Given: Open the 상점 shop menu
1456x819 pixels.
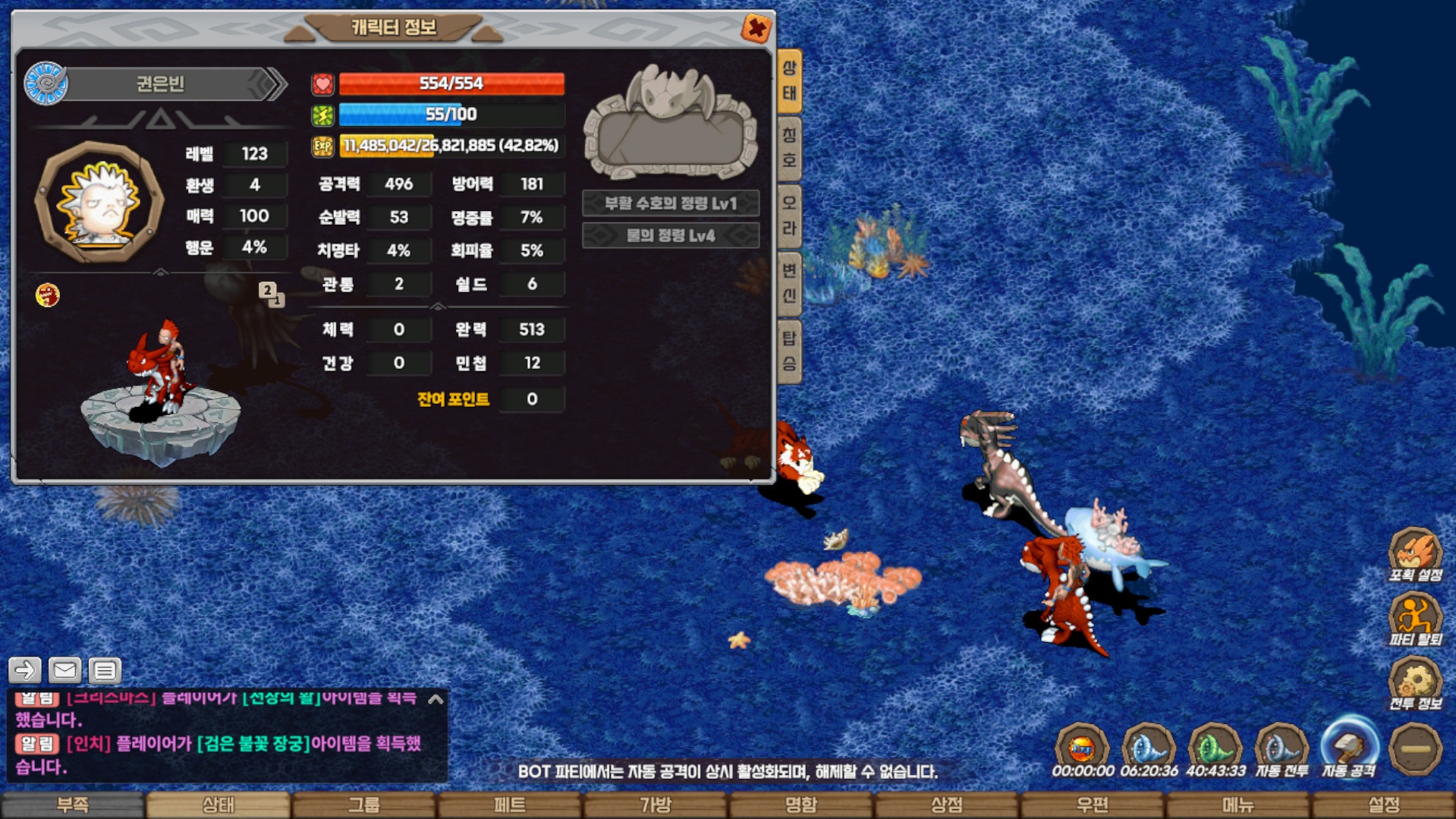Looking at the screenshot, I should [x=946, y=805].
